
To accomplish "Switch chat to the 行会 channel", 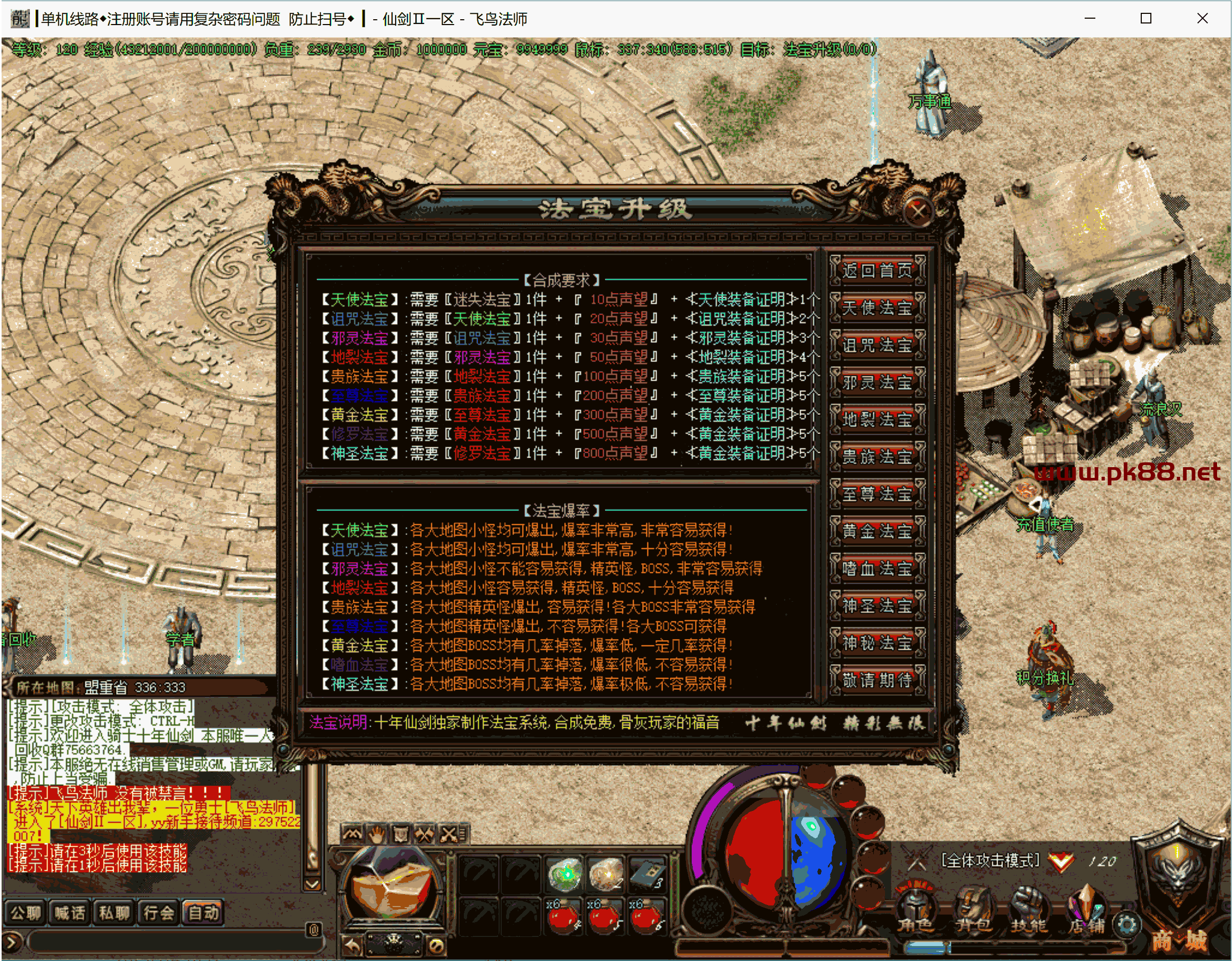I will point(159,913).
